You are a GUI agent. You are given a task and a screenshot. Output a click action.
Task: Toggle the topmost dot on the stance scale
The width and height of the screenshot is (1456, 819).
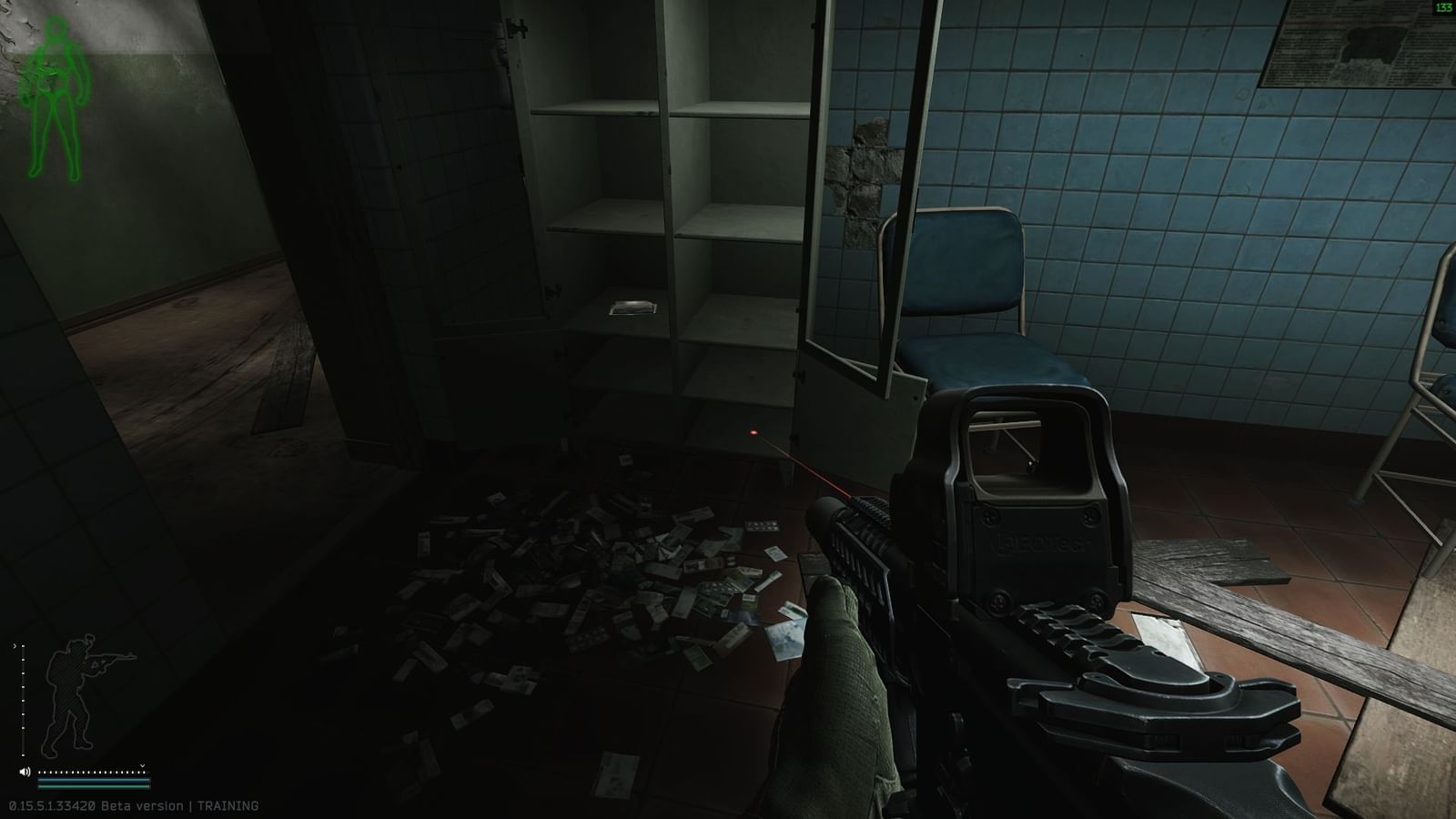24,646
